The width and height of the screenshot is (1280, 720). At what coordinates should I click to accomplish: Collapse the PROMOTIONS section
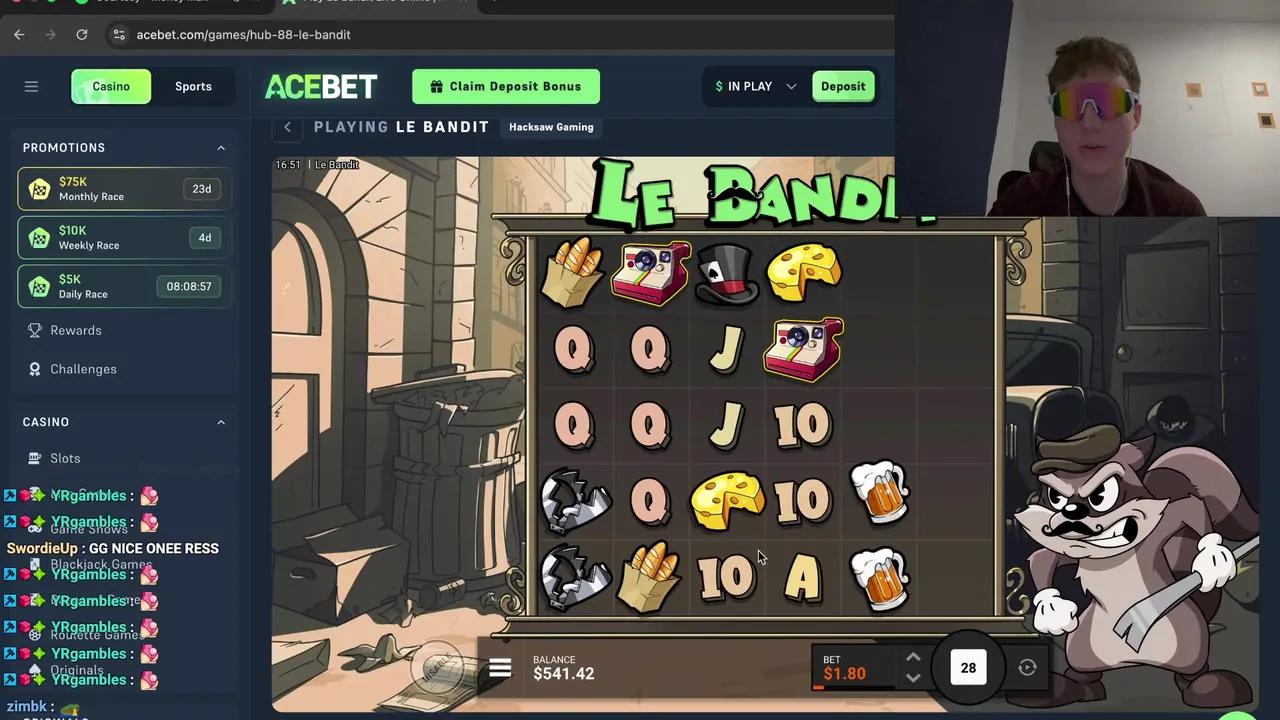click(x=220, y=147)
